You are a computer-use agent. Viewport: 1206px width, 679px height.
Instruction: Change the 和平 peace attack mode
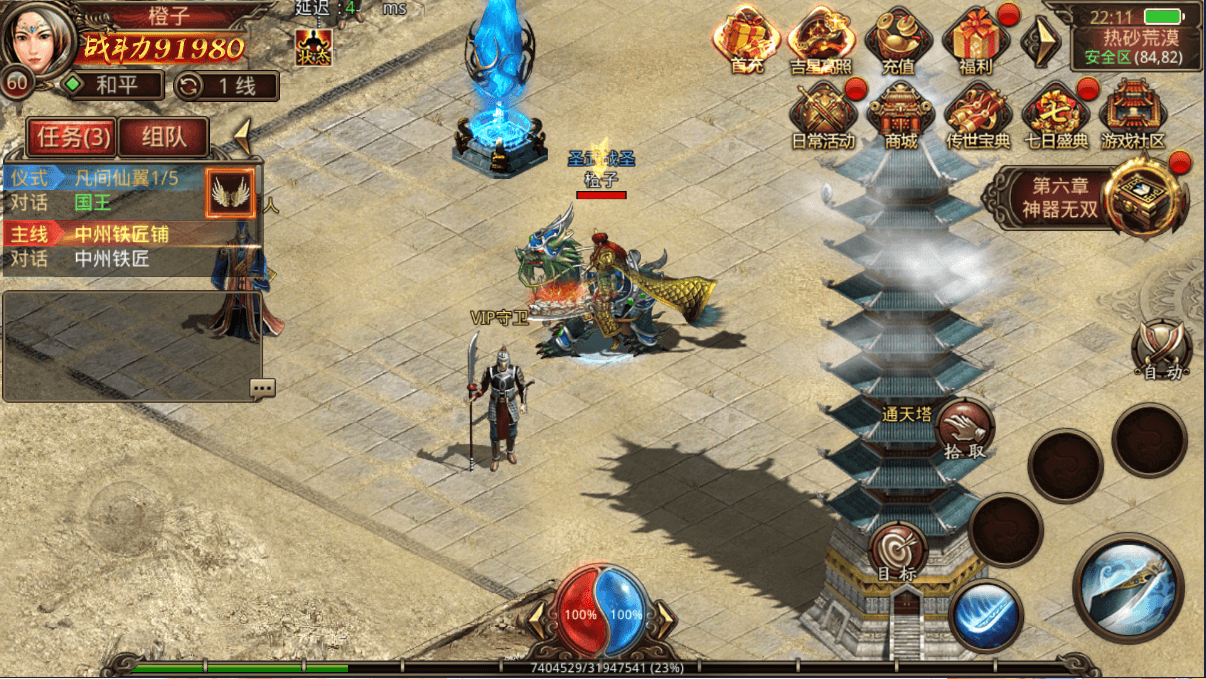pos(112,86)
